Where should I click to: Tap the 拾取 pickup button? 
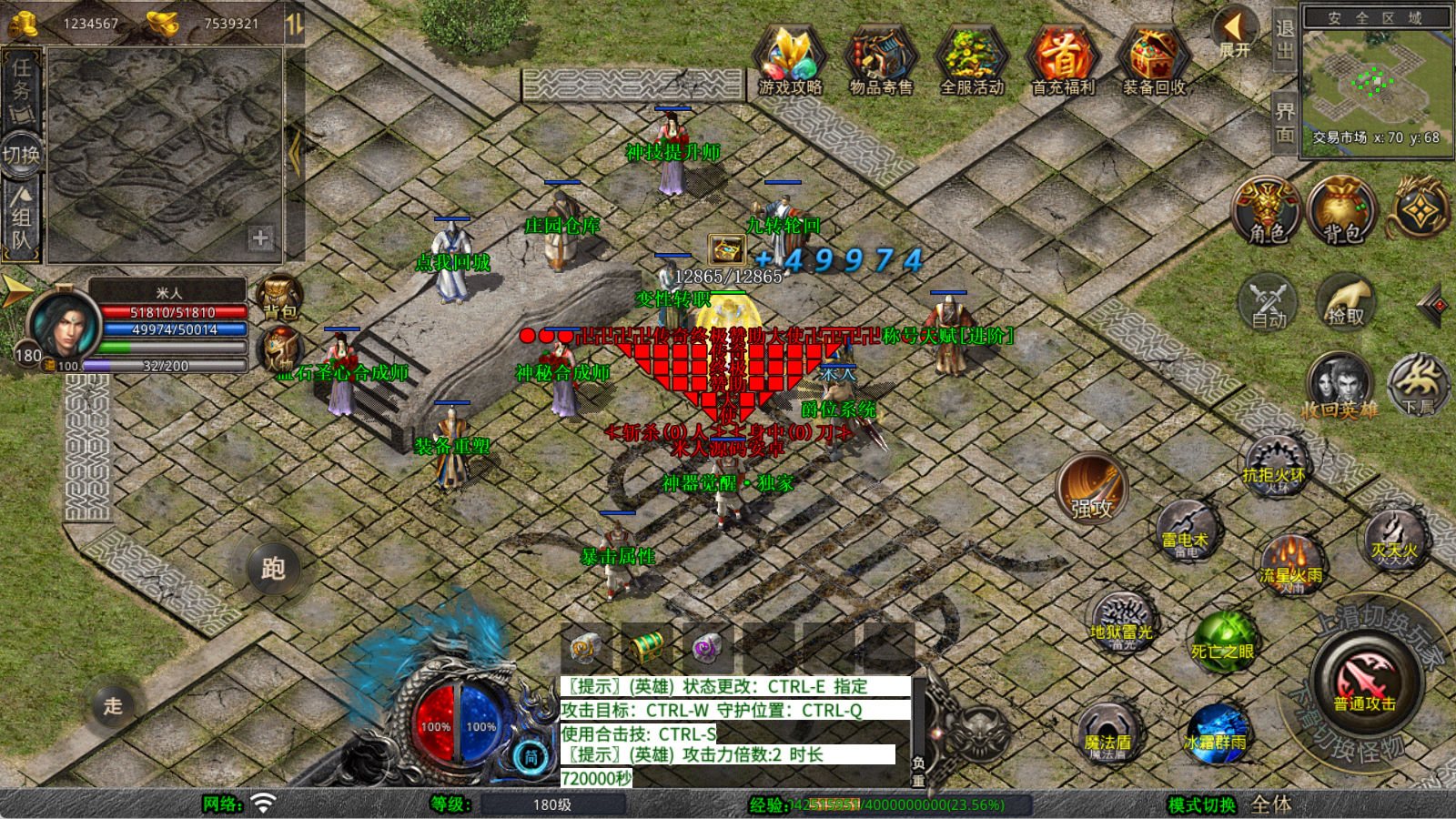point(1345,303)
